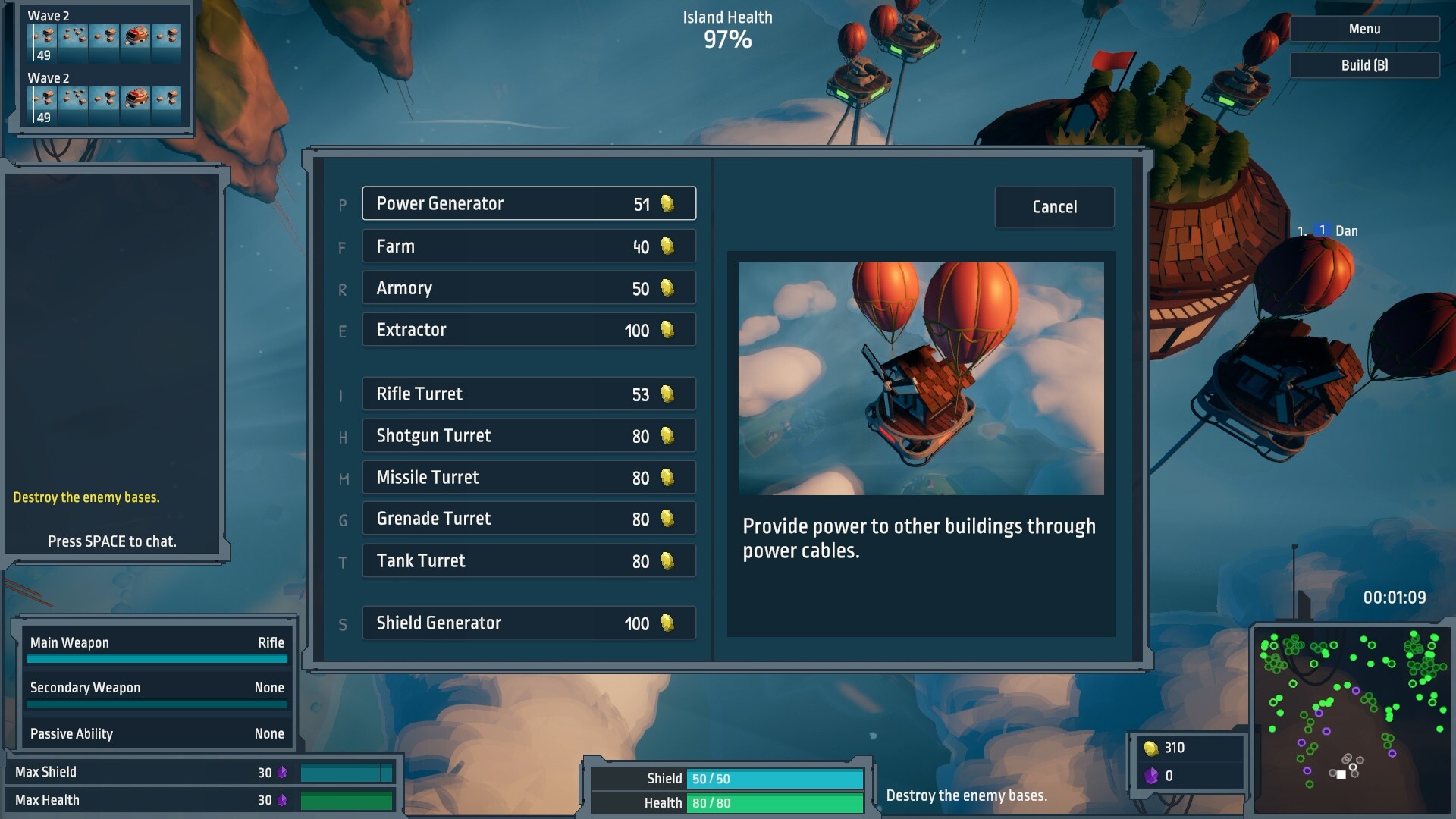Click the white player marker on the minimap
Screen dimensions: 1456x819
(1343, 773)
